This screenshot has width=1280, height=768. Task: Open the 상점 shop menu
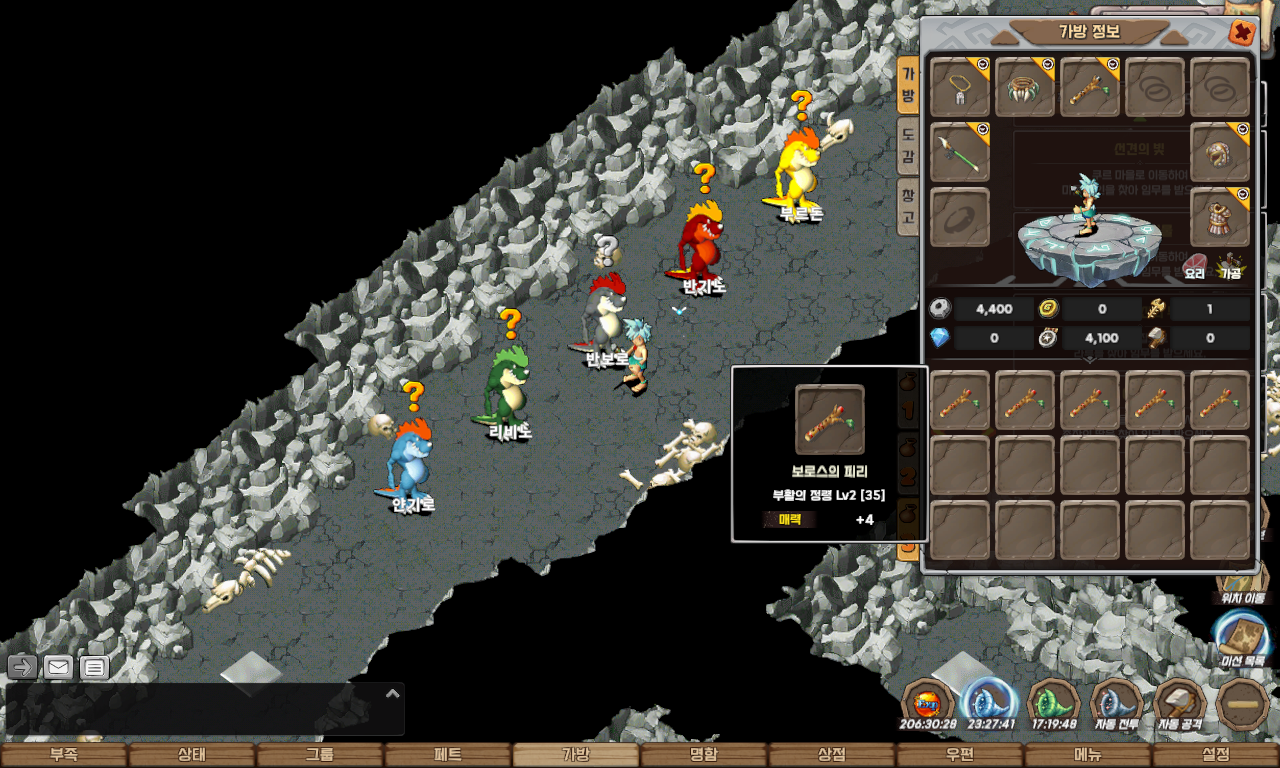point(832,755)
